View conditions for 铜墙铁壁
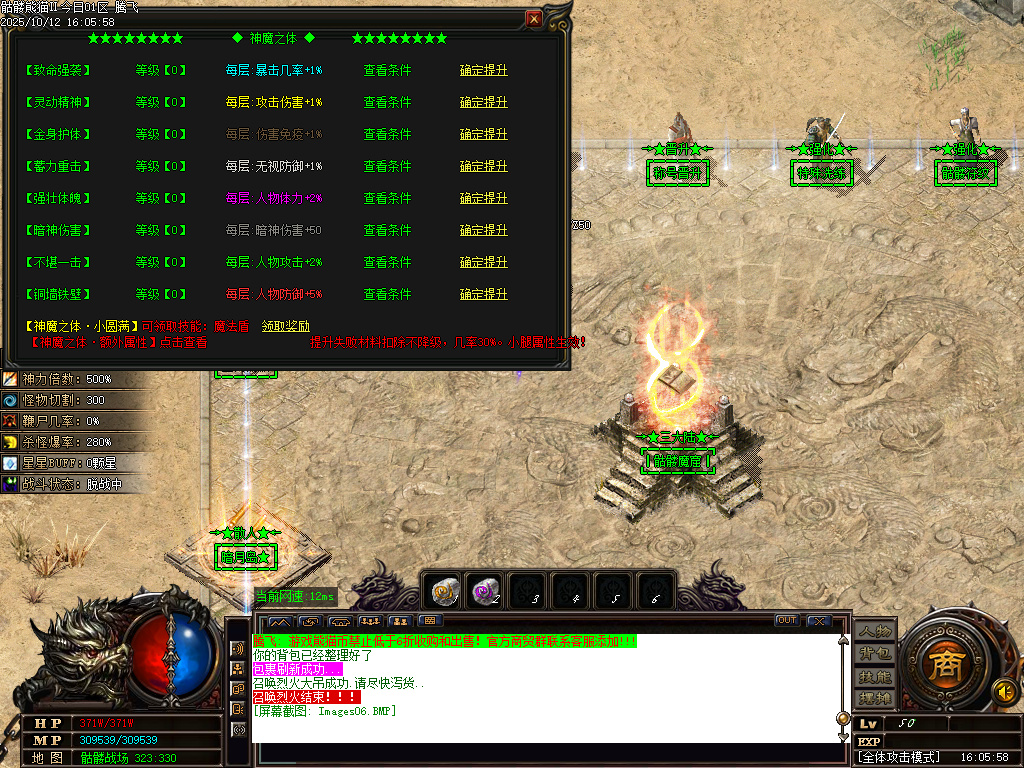Viewport: 1024px width, 768px height. tap(387, 294)
